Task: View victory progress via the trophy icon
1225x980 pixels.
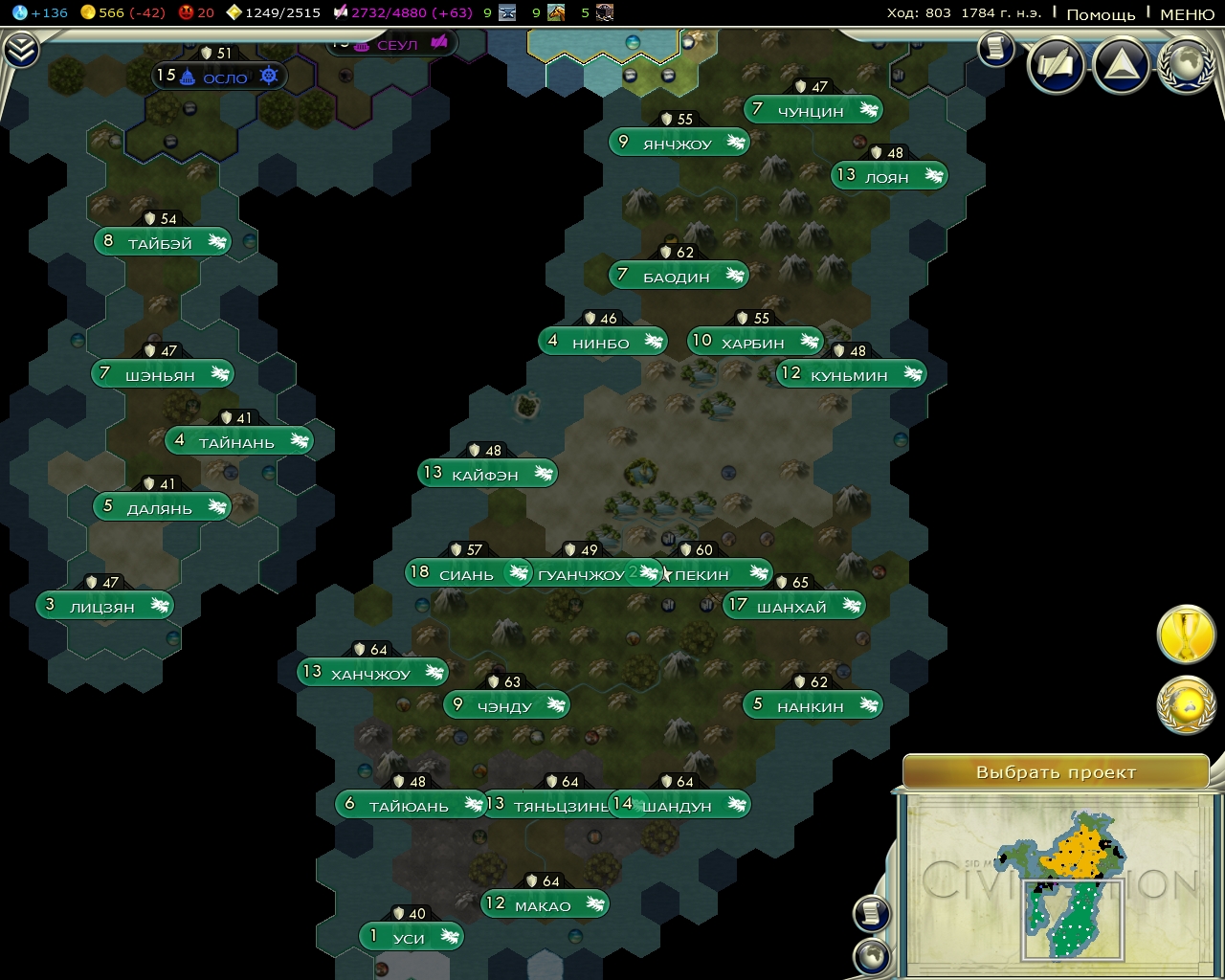Action: click(x=1187, y=635)
